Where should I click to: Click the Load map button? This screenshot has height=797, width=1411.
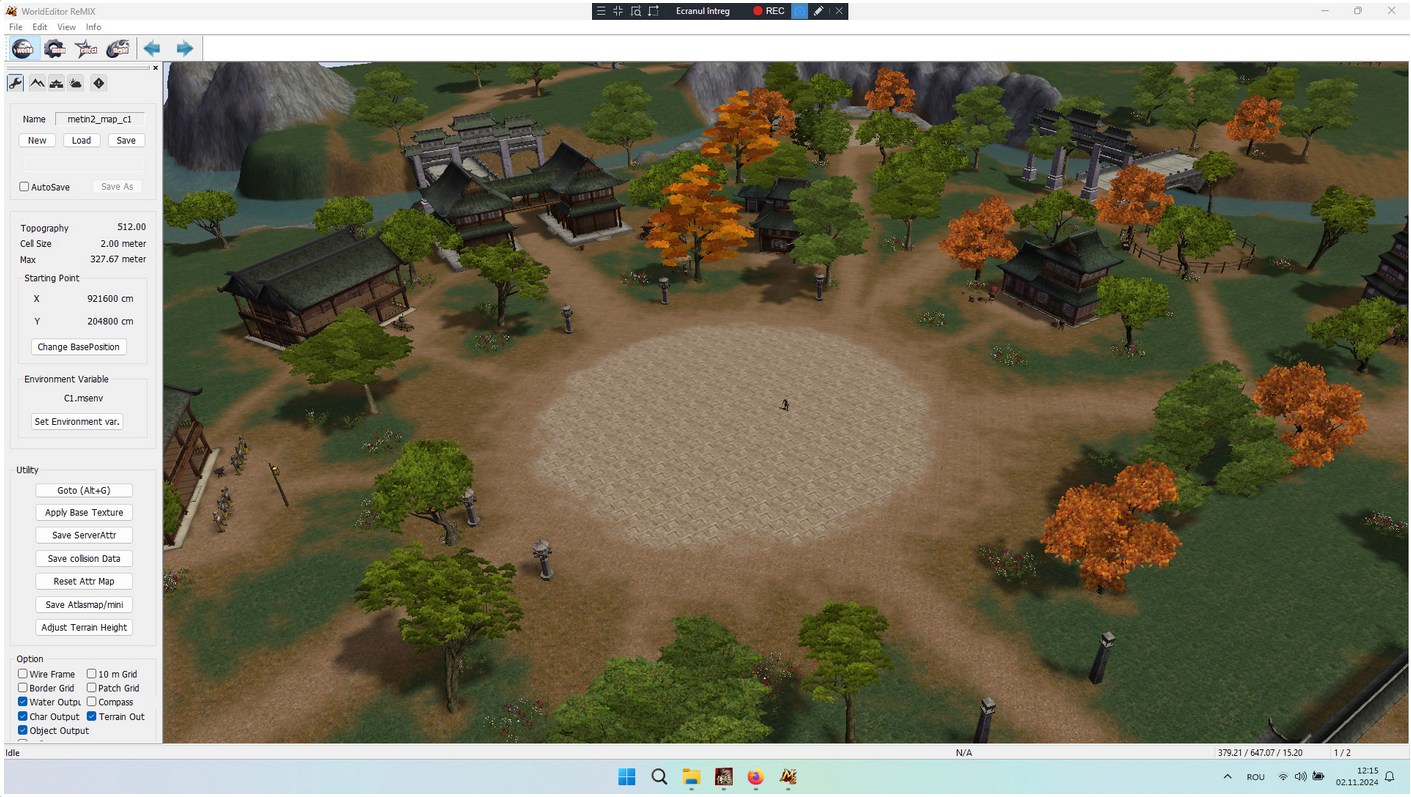81,140
